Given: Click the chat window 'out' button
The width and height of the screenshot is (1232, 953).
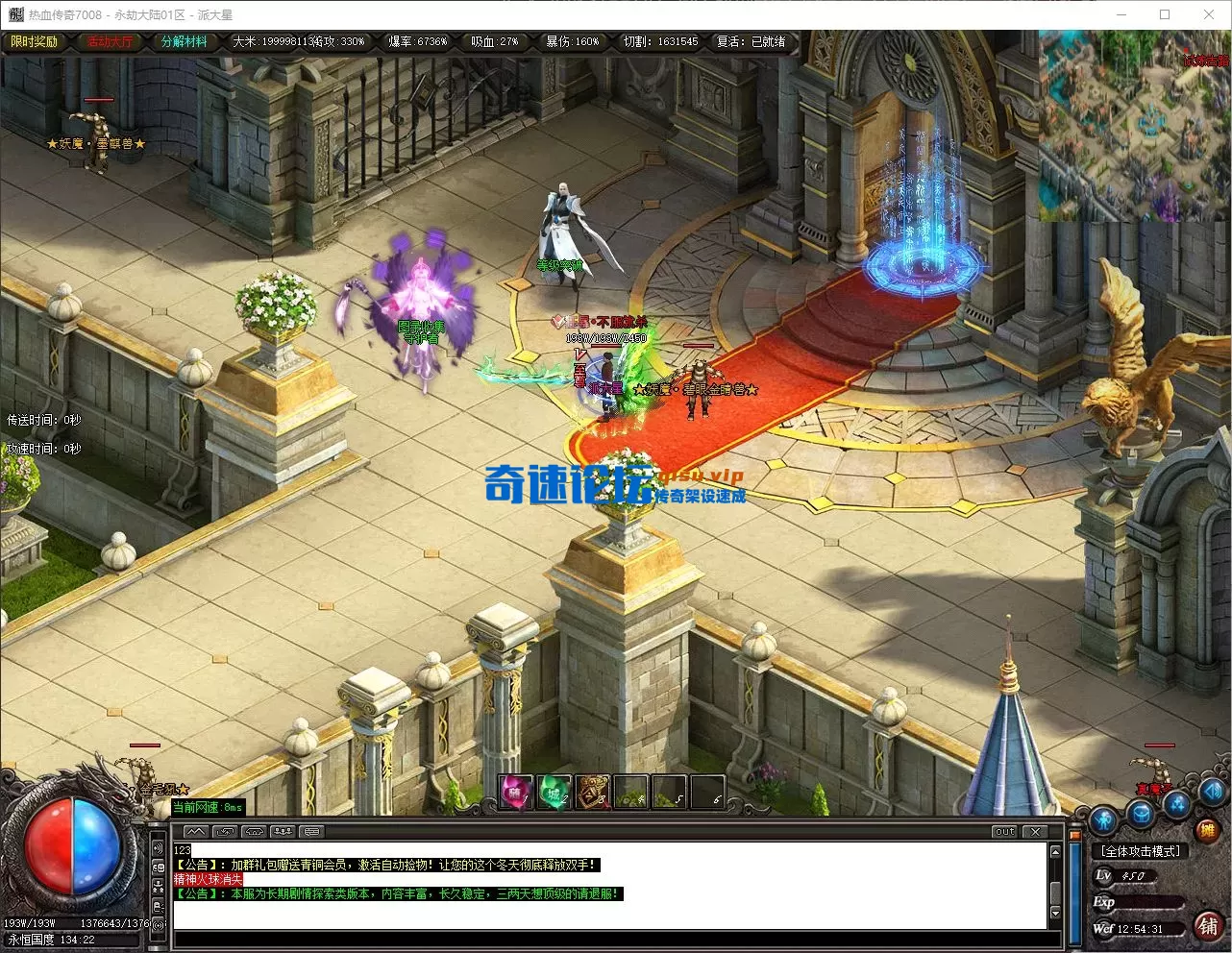Looking at the screenshot, I should pos(1004,832).
